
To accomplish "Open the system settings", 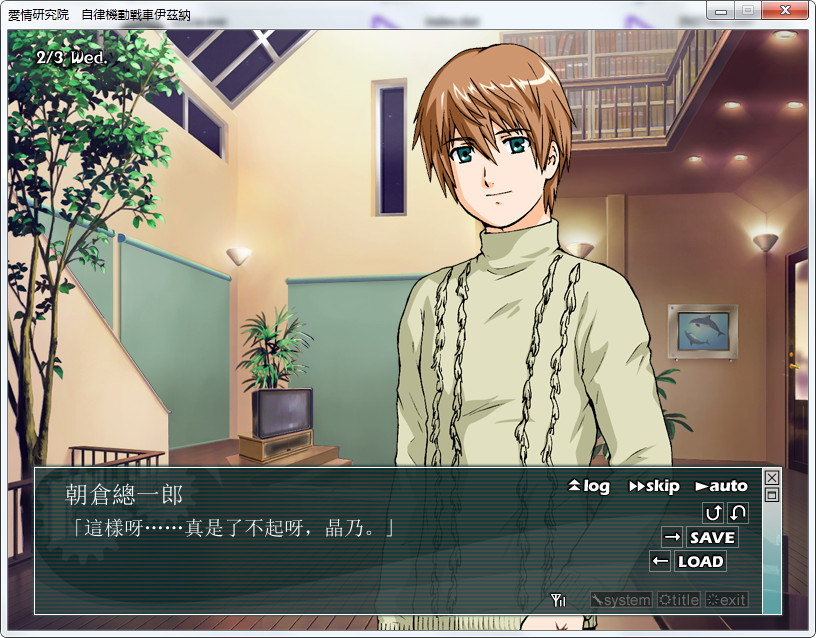I will (x=620, y=600).
